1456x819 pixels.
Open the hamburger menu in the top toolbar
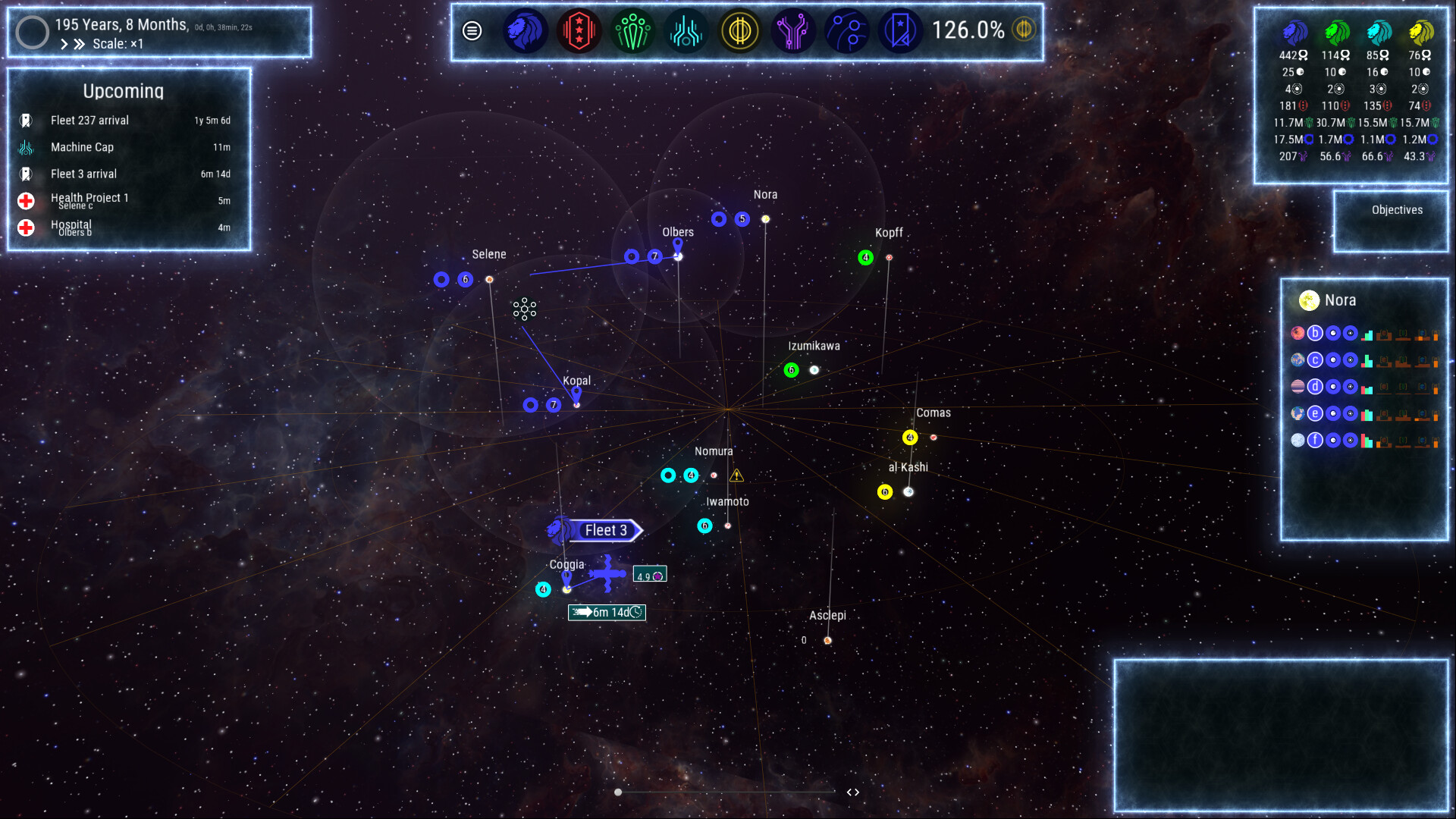[x=472, y=31]
